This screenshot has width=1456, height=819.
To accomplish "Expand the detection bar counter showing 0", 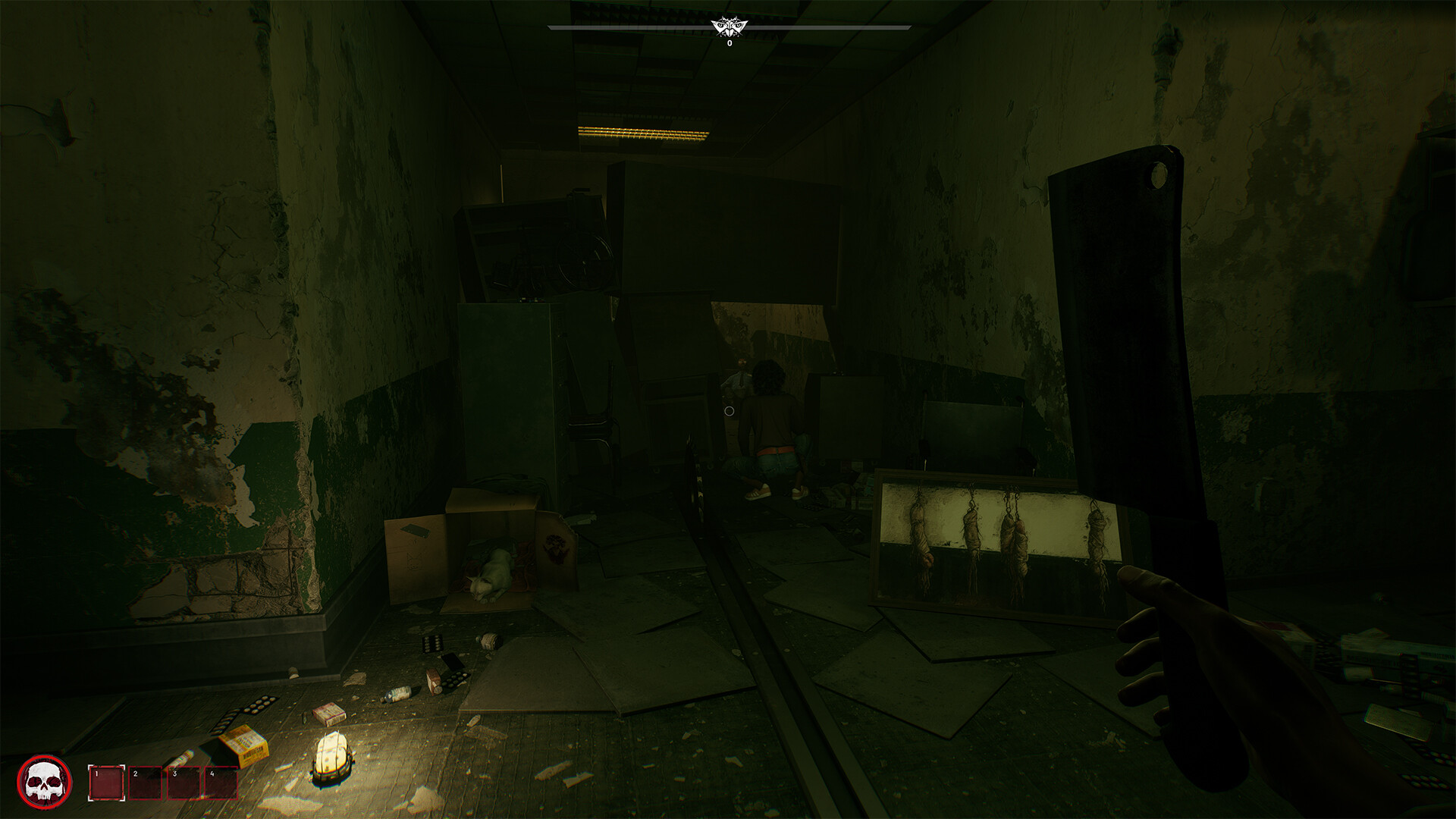I will 729,43.
